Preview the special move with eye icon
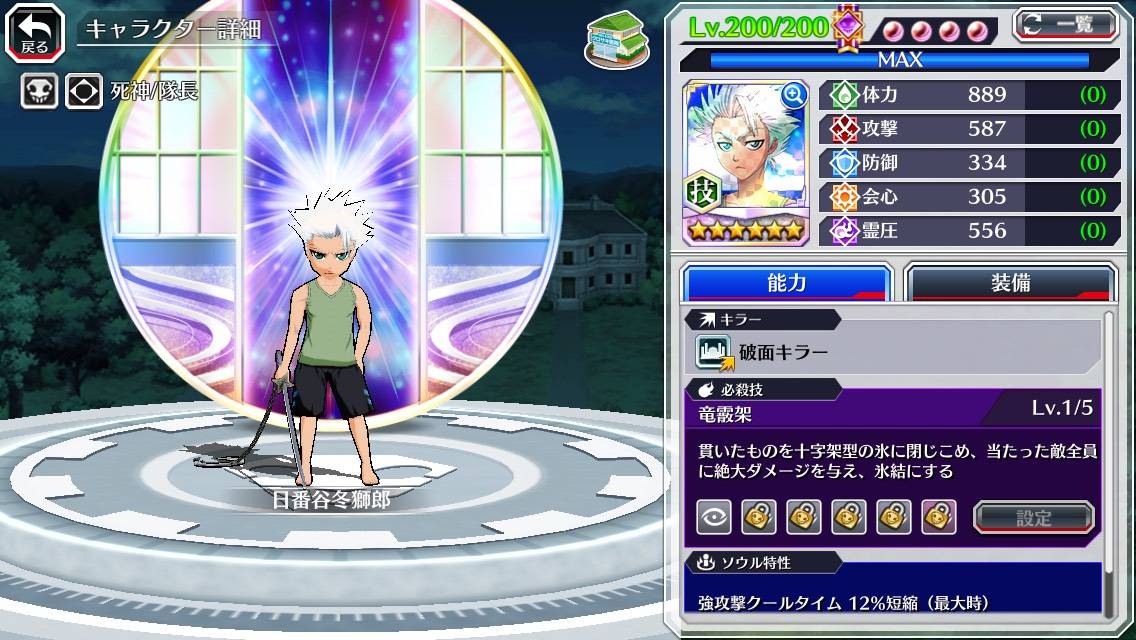This screenshot has height=640, width=1136. tap(714, 517)
